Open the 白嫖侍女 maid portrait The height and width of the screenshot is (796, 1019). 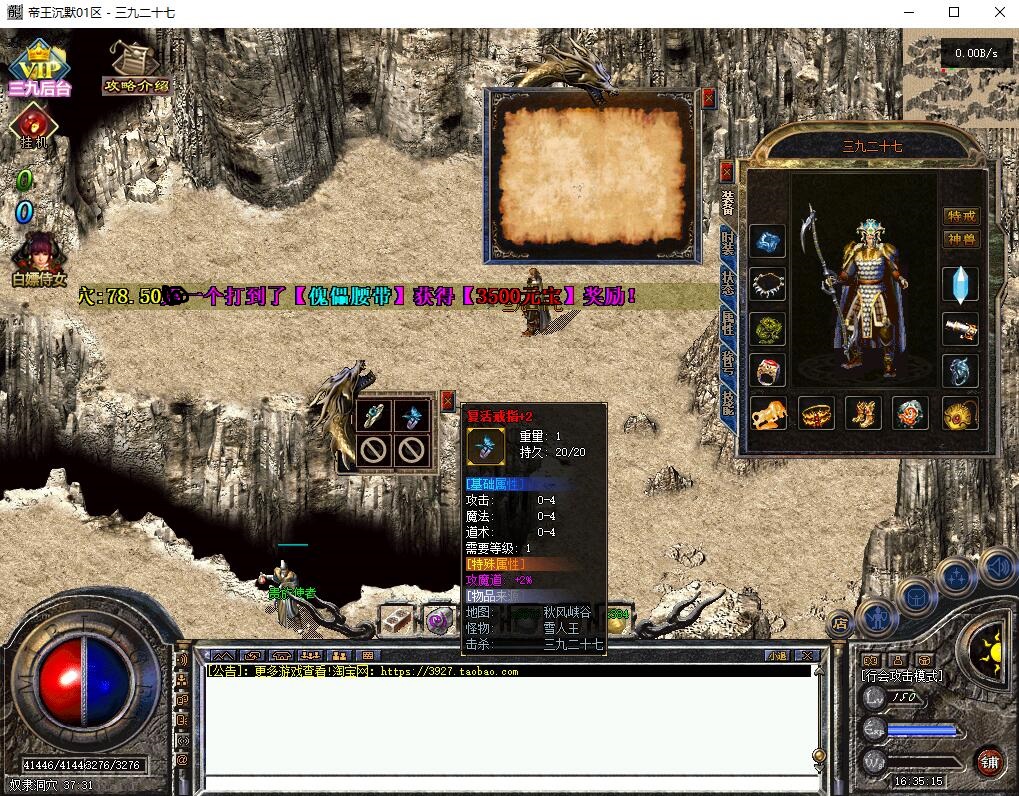coord(40,258)
